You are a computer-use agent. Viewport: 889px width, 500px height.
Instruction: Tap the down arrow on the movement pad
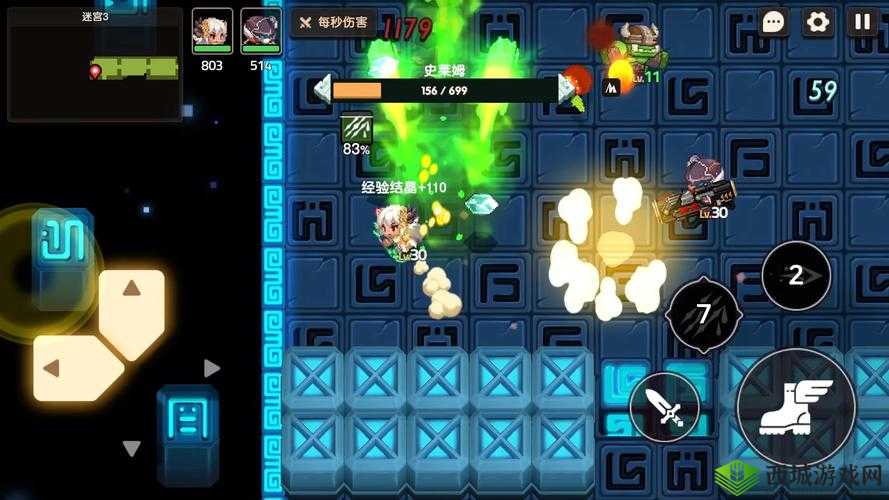[131, 448]
